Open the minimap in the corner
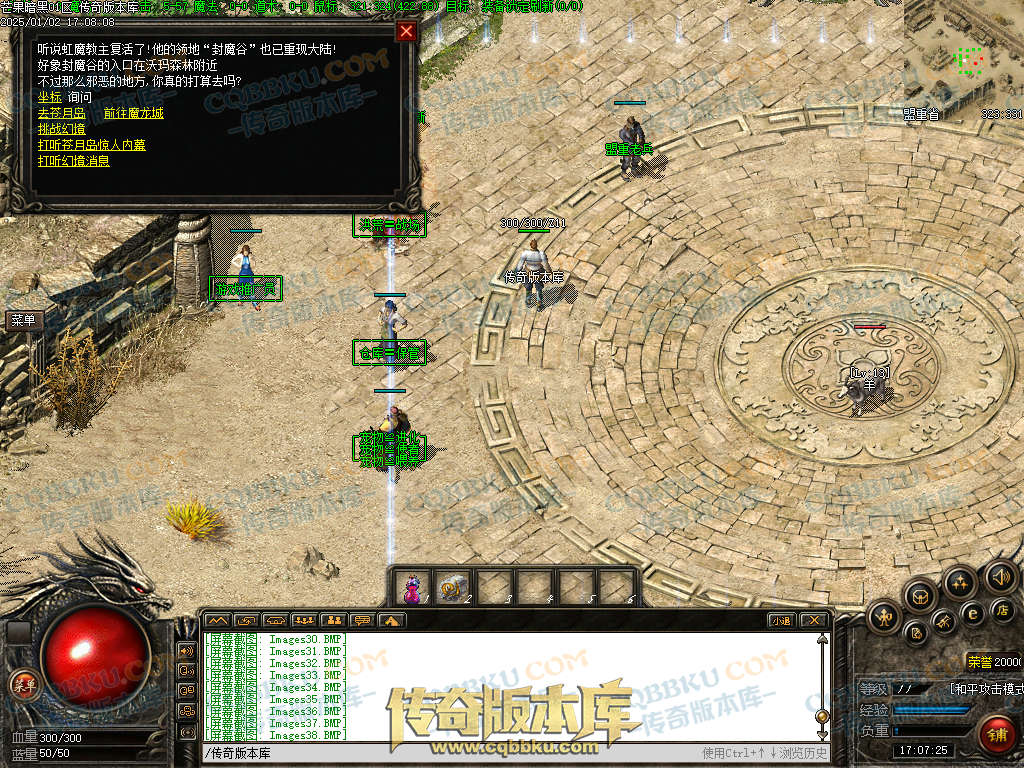The image size is (1024, 768). [x=964, y=55]
